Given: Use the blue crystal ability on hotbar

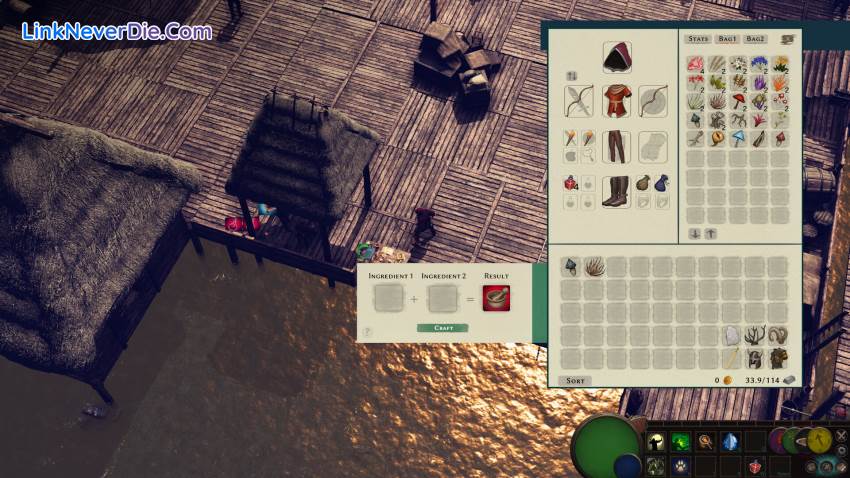Looking at the screenshot, I should [x=731, y=441].
